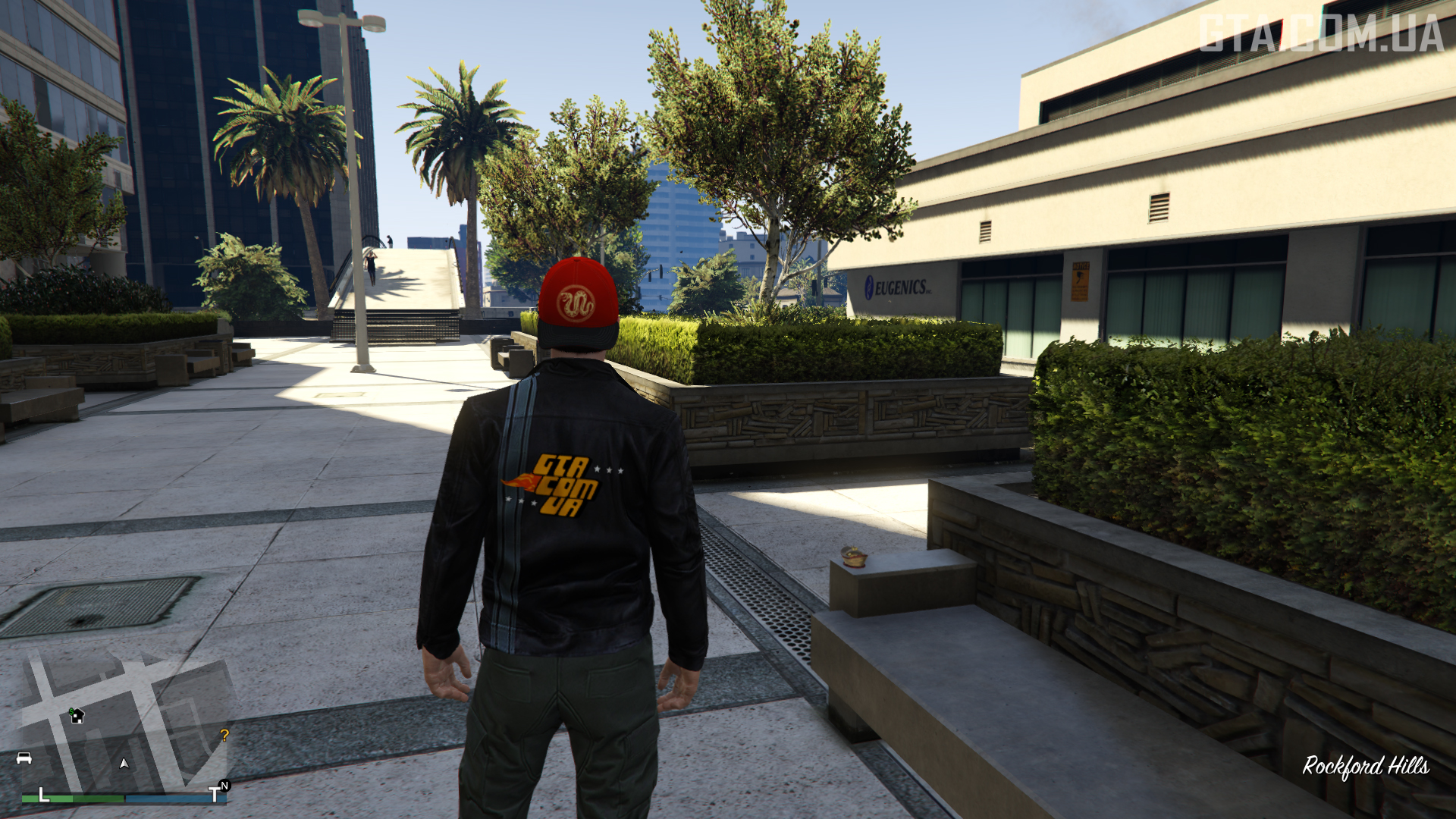Click the property-for-sale house marker on the minimap

(77, 715)
